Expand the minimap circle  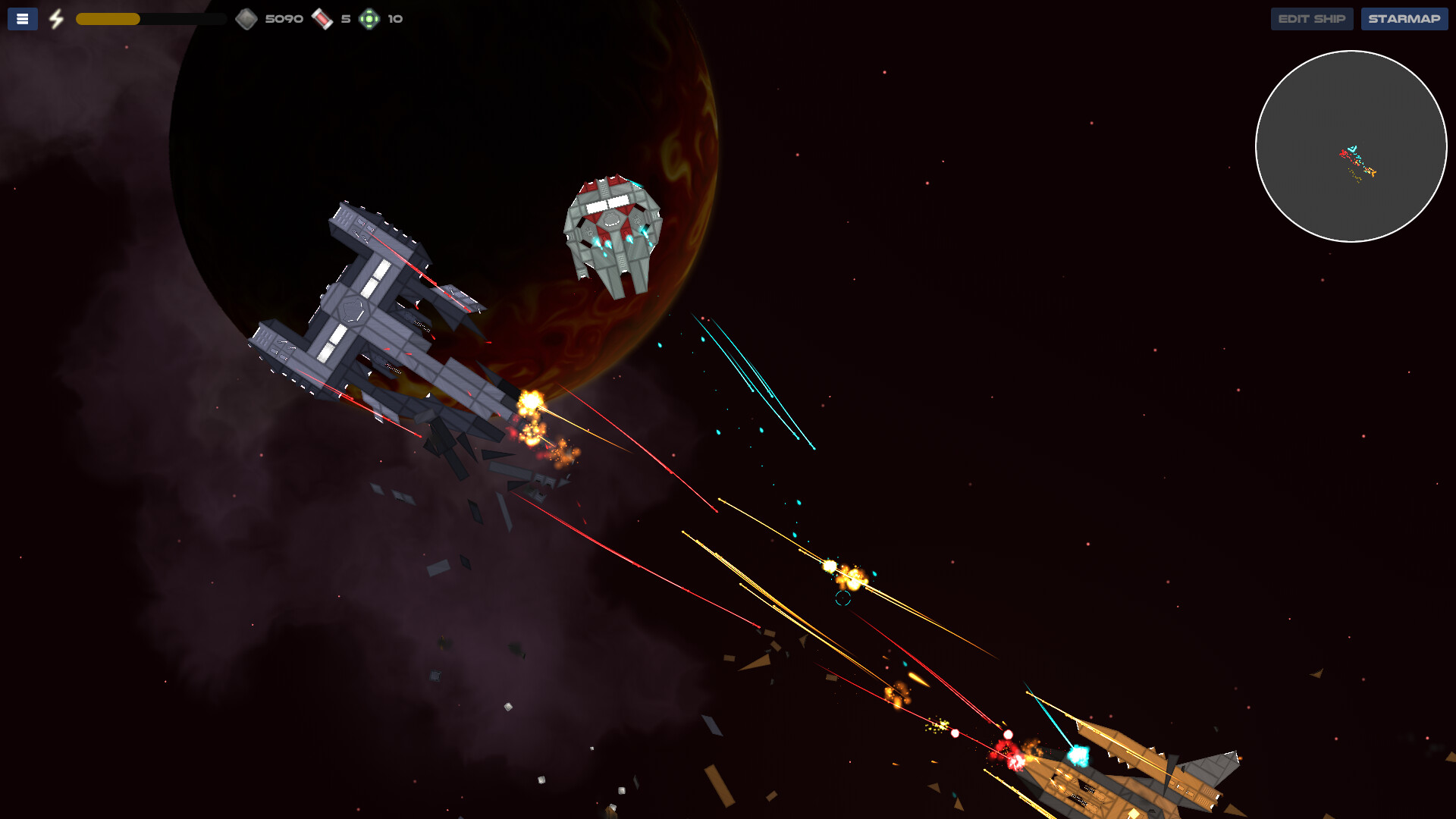(1353, 147)
